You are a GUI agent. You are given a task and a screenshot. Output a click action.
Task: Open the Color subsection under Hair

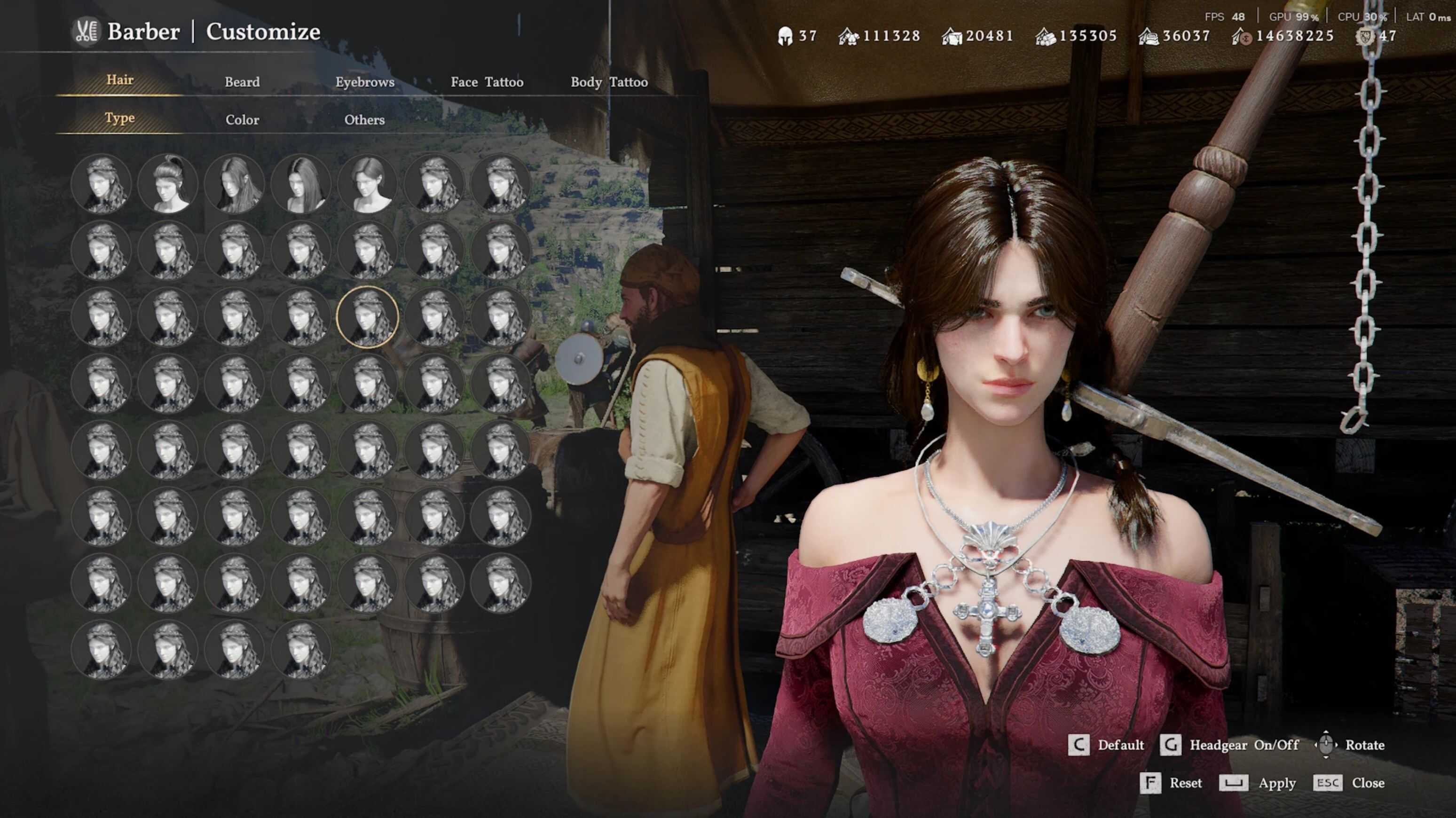[242, 119]
